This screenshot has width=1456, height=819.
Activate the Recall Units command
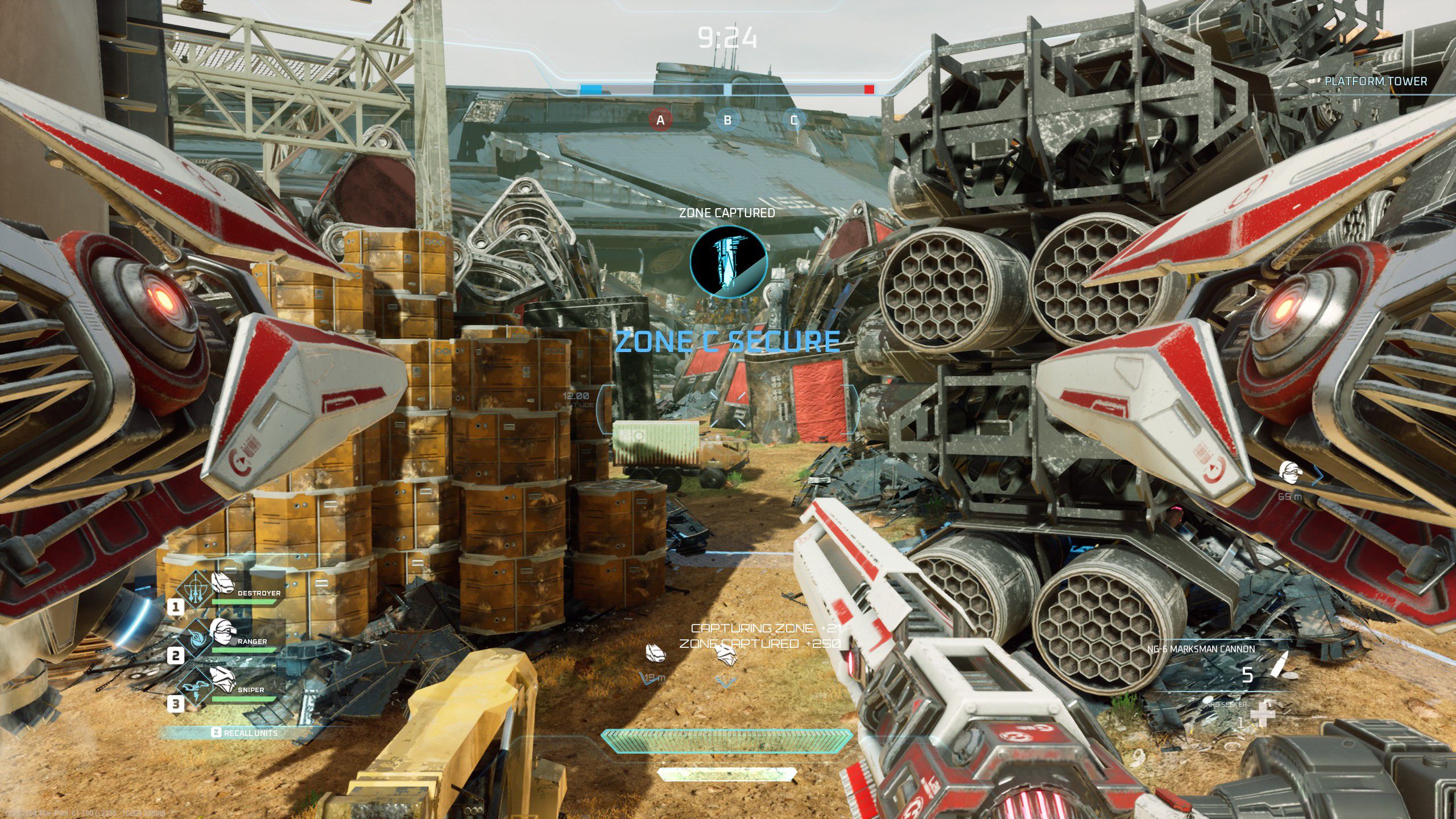246,733
